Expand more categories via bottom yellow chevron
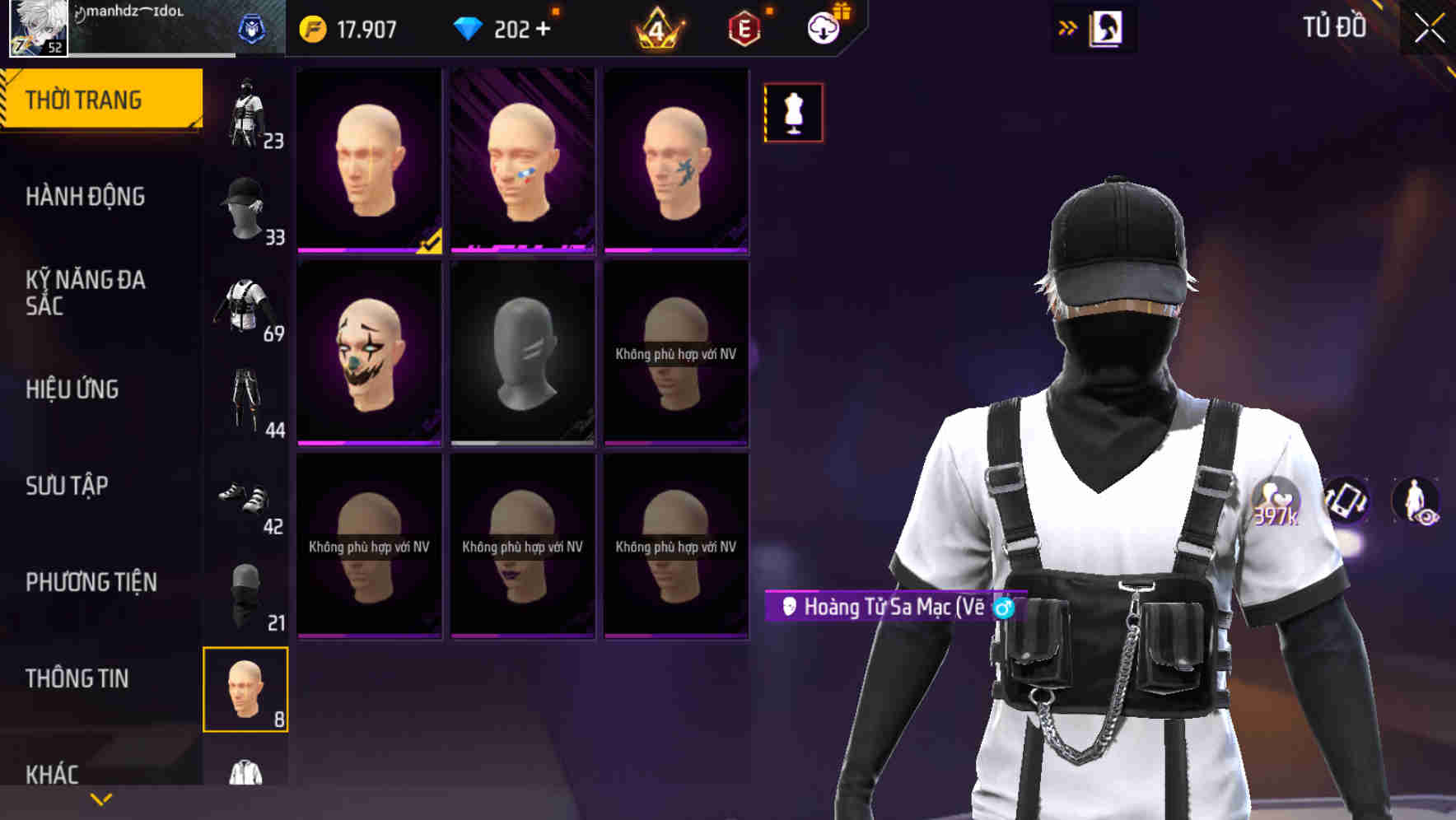The height and width of the screenshot is (820, 1456). point(100,798)
